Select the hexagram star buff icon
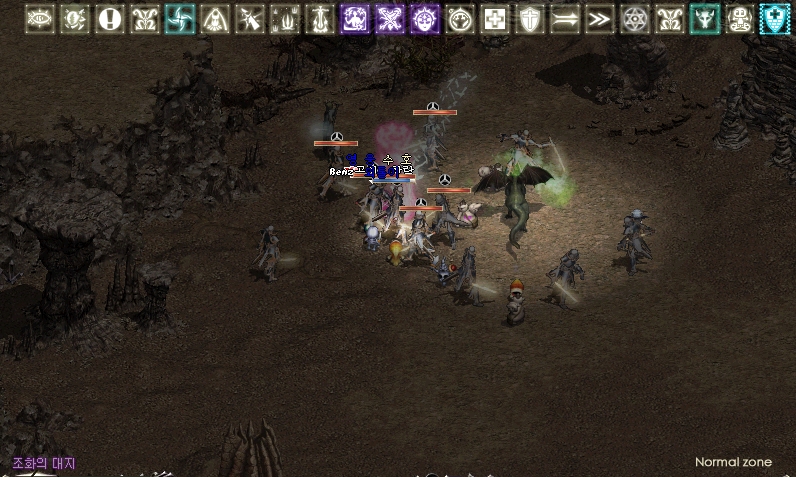This screenshot has height=477, width=796. pos(635,19)
